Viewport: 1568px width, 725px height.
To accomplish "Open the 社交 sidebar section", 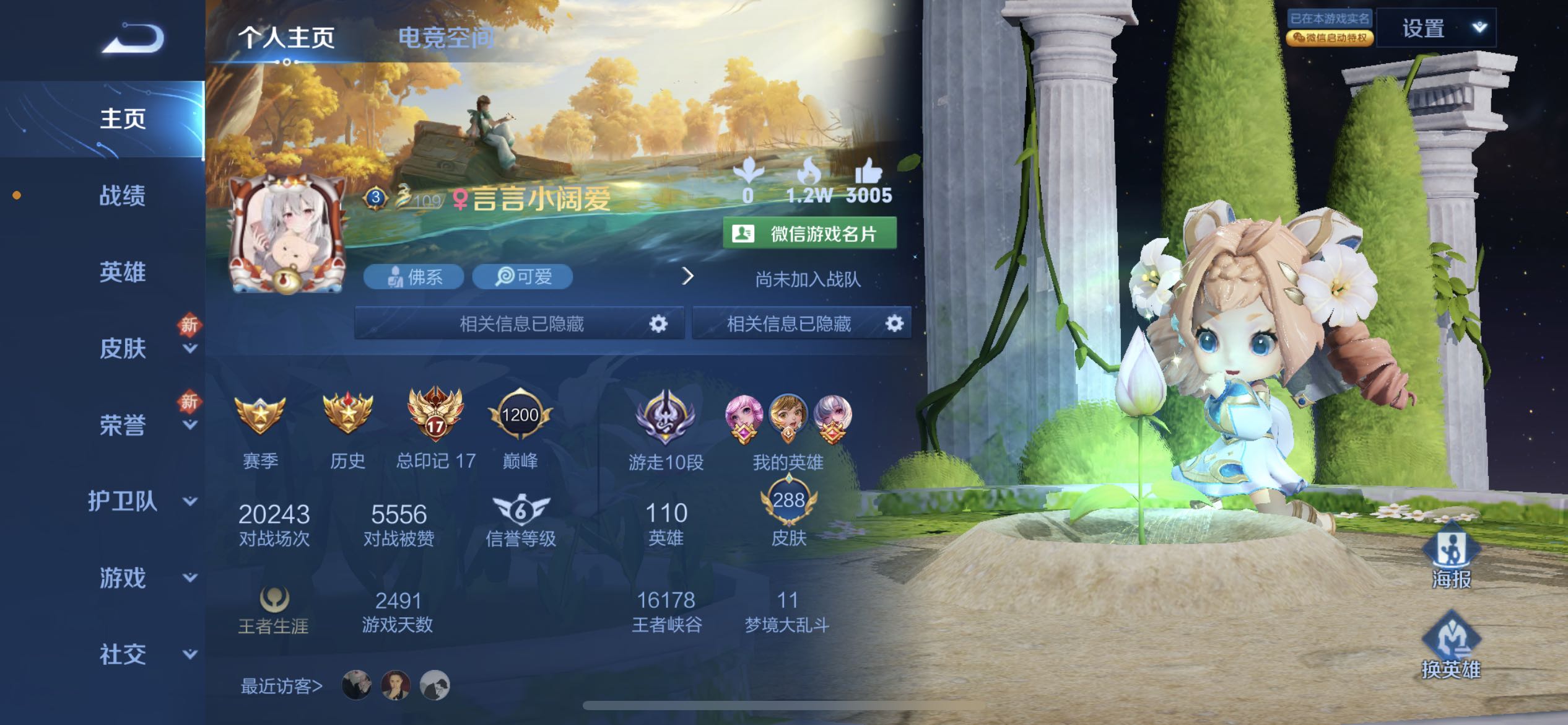I will [123, 654].
